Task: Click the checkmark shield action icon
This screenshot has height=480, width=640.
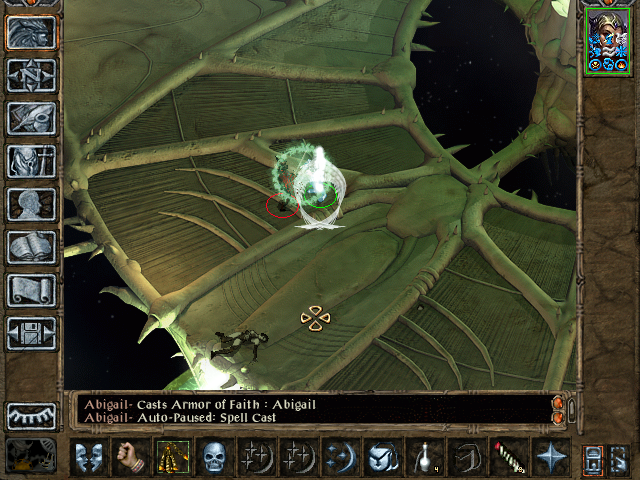Action: 383,457
